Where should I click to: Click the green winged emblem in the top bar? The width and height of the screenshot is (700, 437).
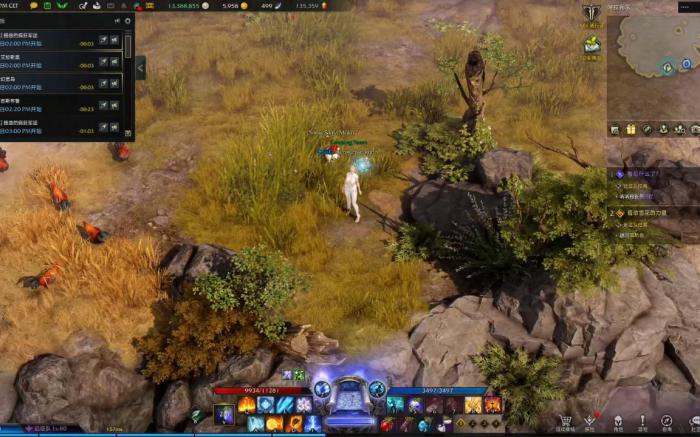61,5
